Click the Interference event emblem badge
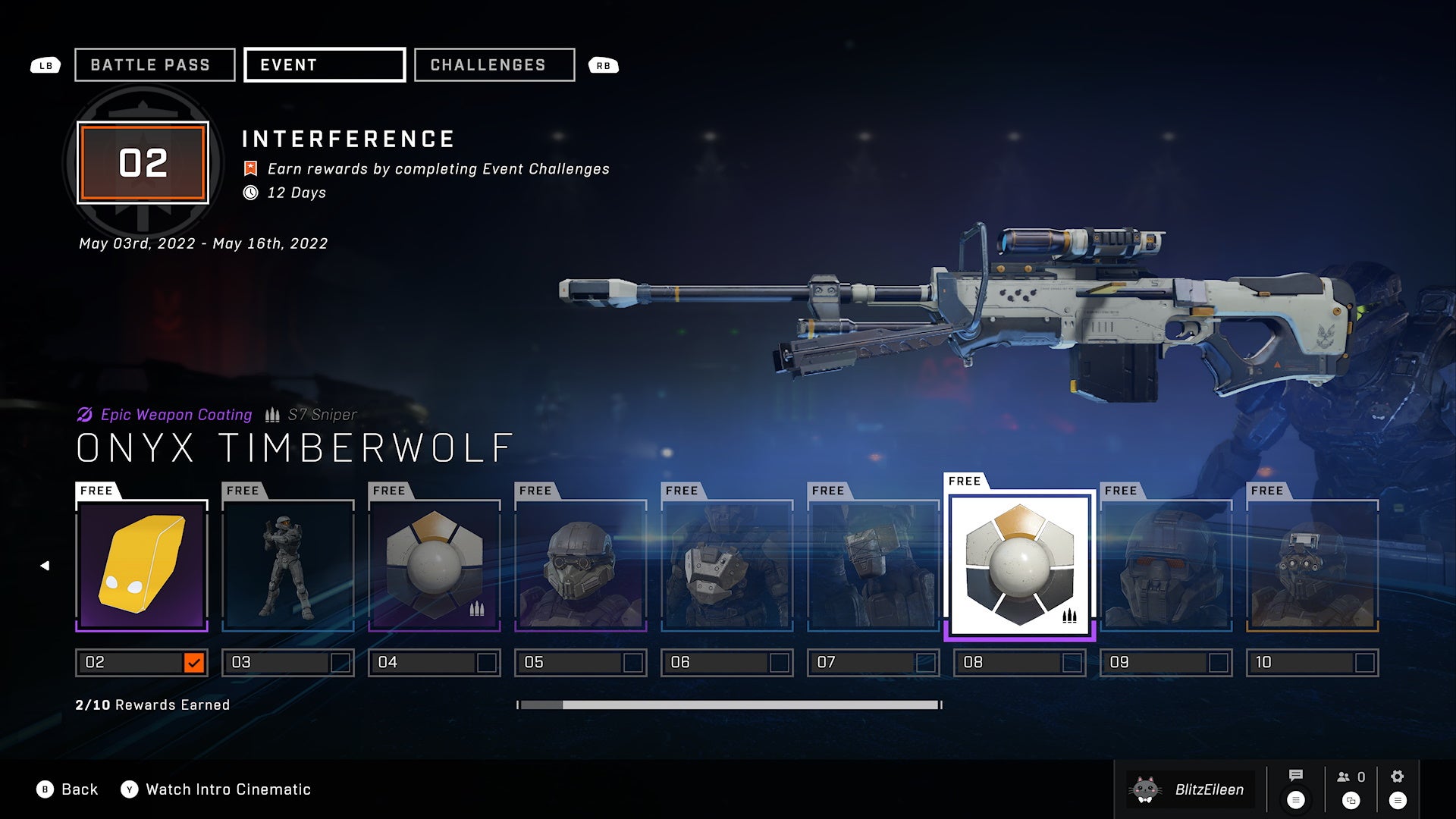 tap(143, 162)
